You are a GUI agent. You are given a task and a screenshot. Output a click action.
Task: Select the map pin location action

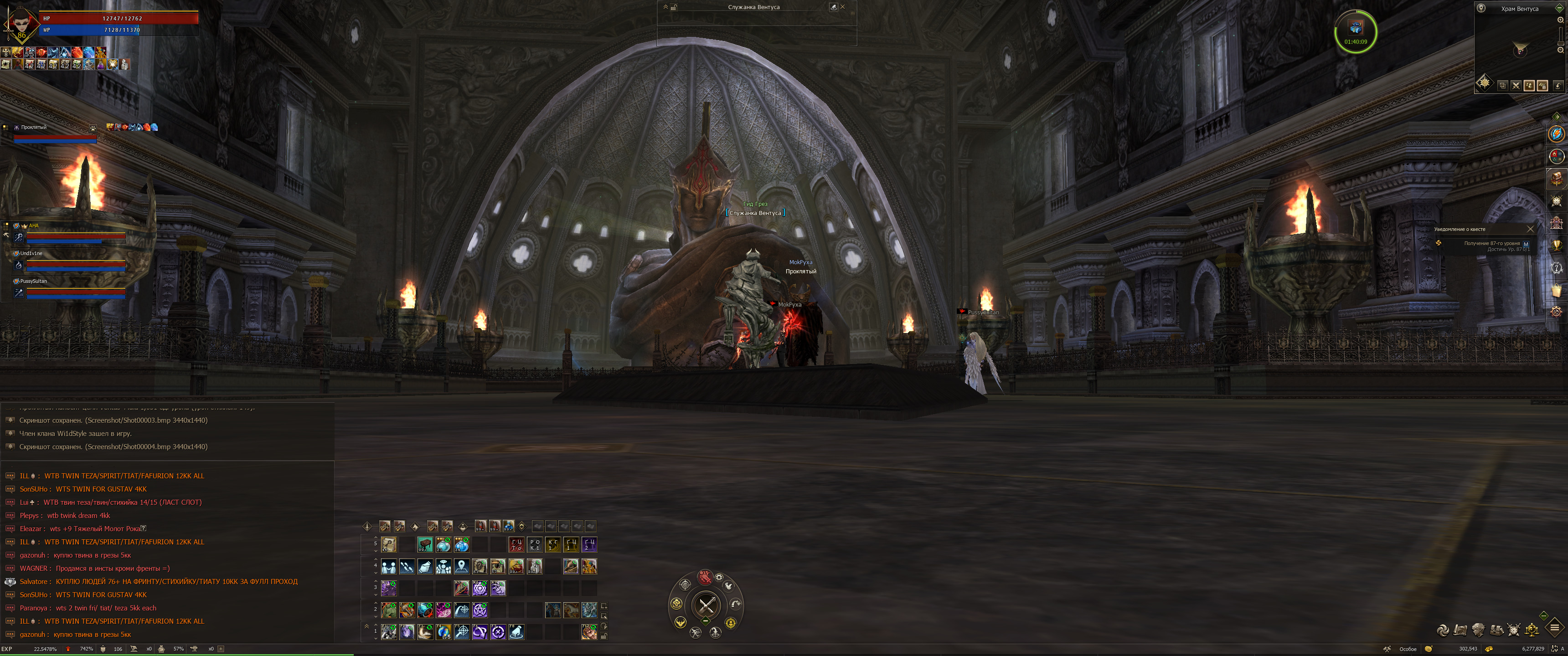pyautogui.click(x=462, y=567)
